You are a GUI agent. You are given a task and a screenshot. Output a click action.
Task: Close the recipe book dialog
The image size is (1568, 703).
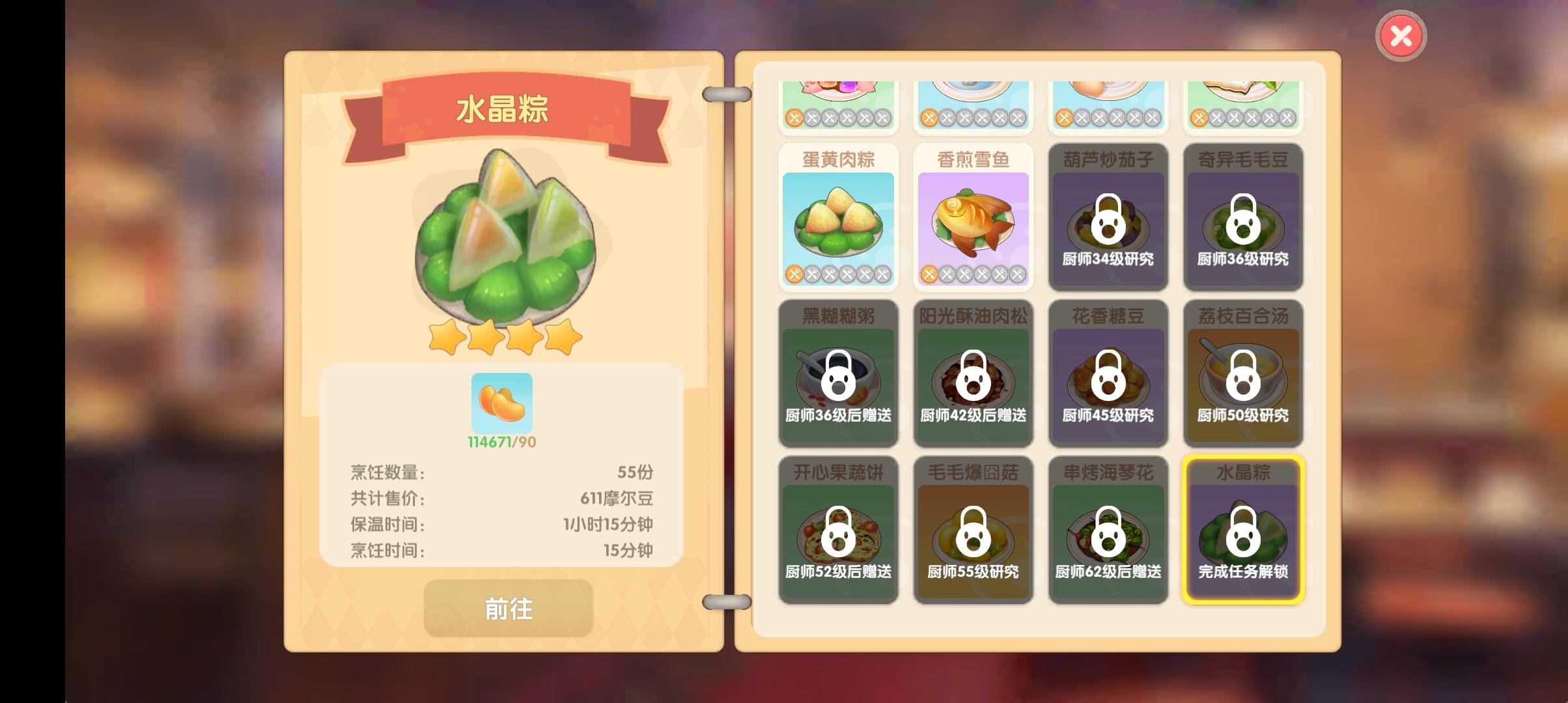pos(1400,34)
